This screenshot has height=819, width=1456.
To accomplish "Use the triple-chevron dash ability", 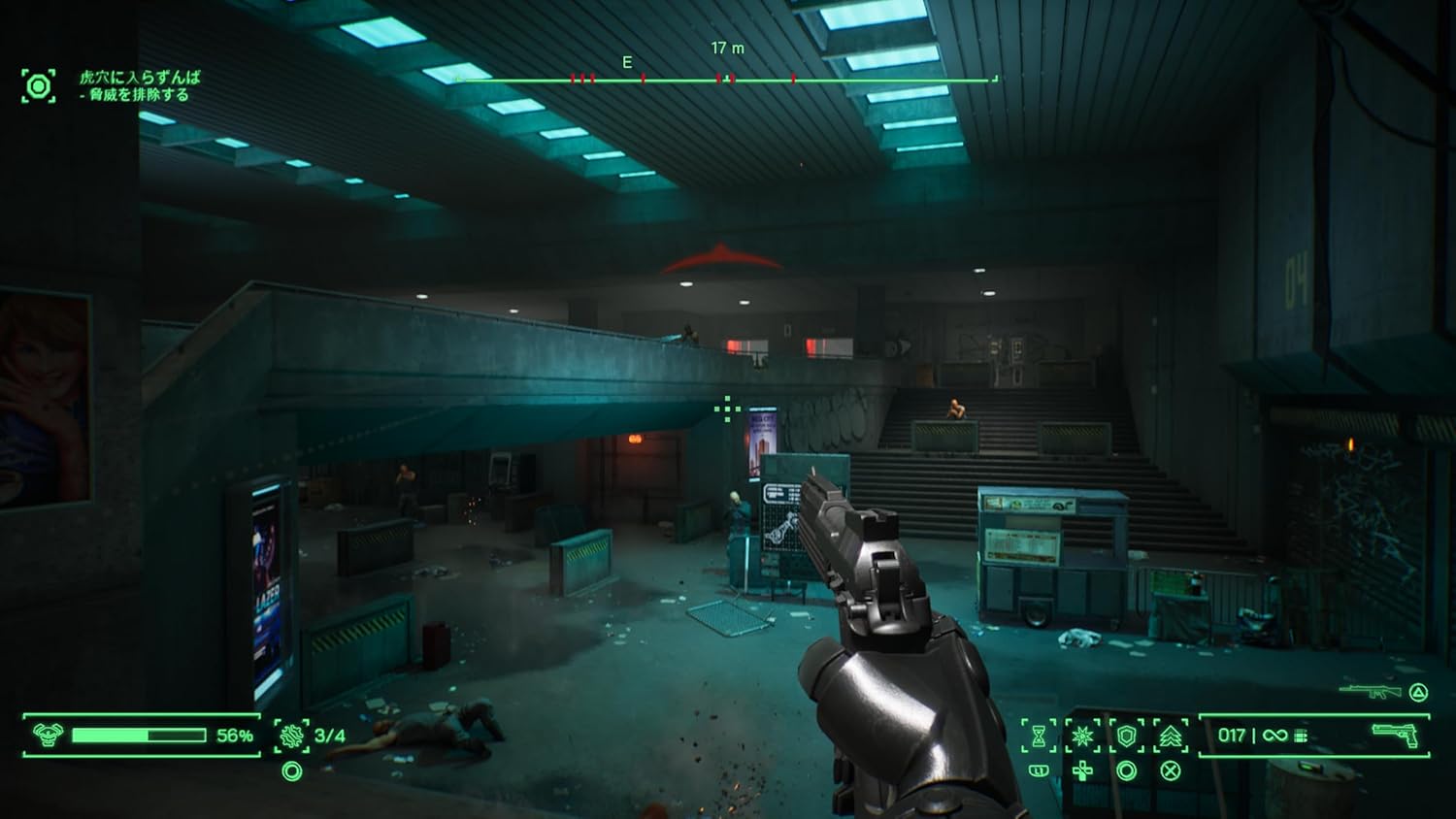I will [1171, 736].
